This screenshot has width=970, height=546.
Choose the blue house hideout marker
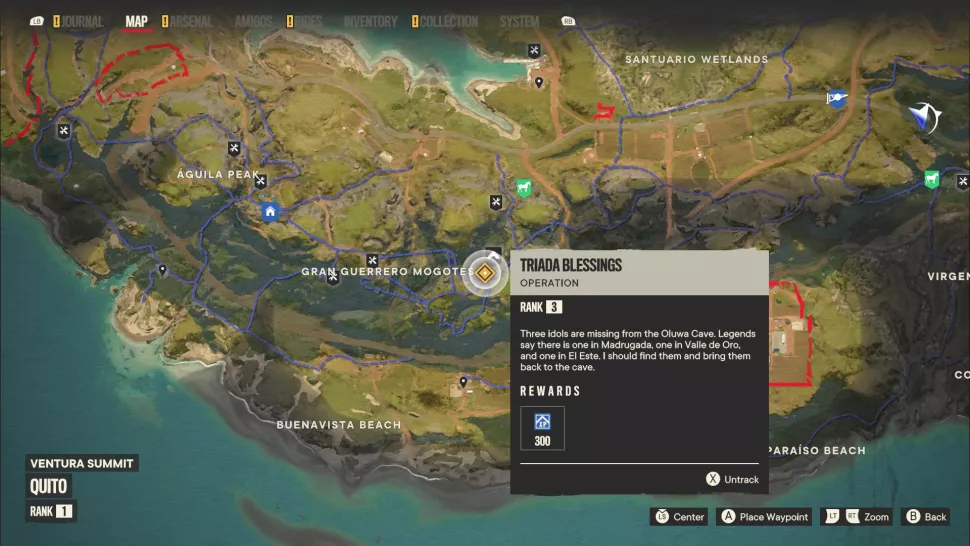click(269, 211)
